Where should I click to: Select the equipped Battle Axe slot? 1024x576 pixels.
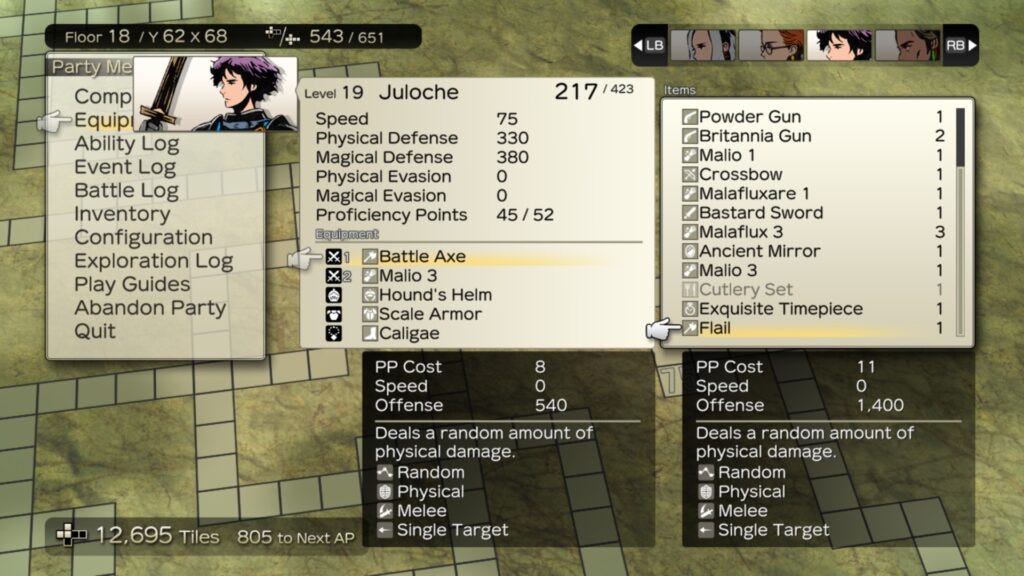422,257
